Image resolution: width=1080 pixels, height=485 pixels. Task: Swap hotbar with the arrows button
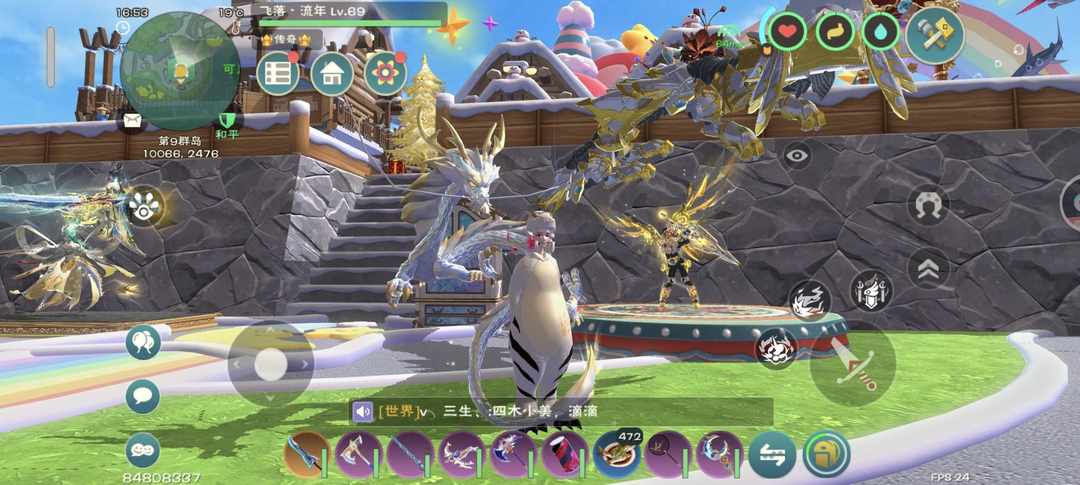772,455
